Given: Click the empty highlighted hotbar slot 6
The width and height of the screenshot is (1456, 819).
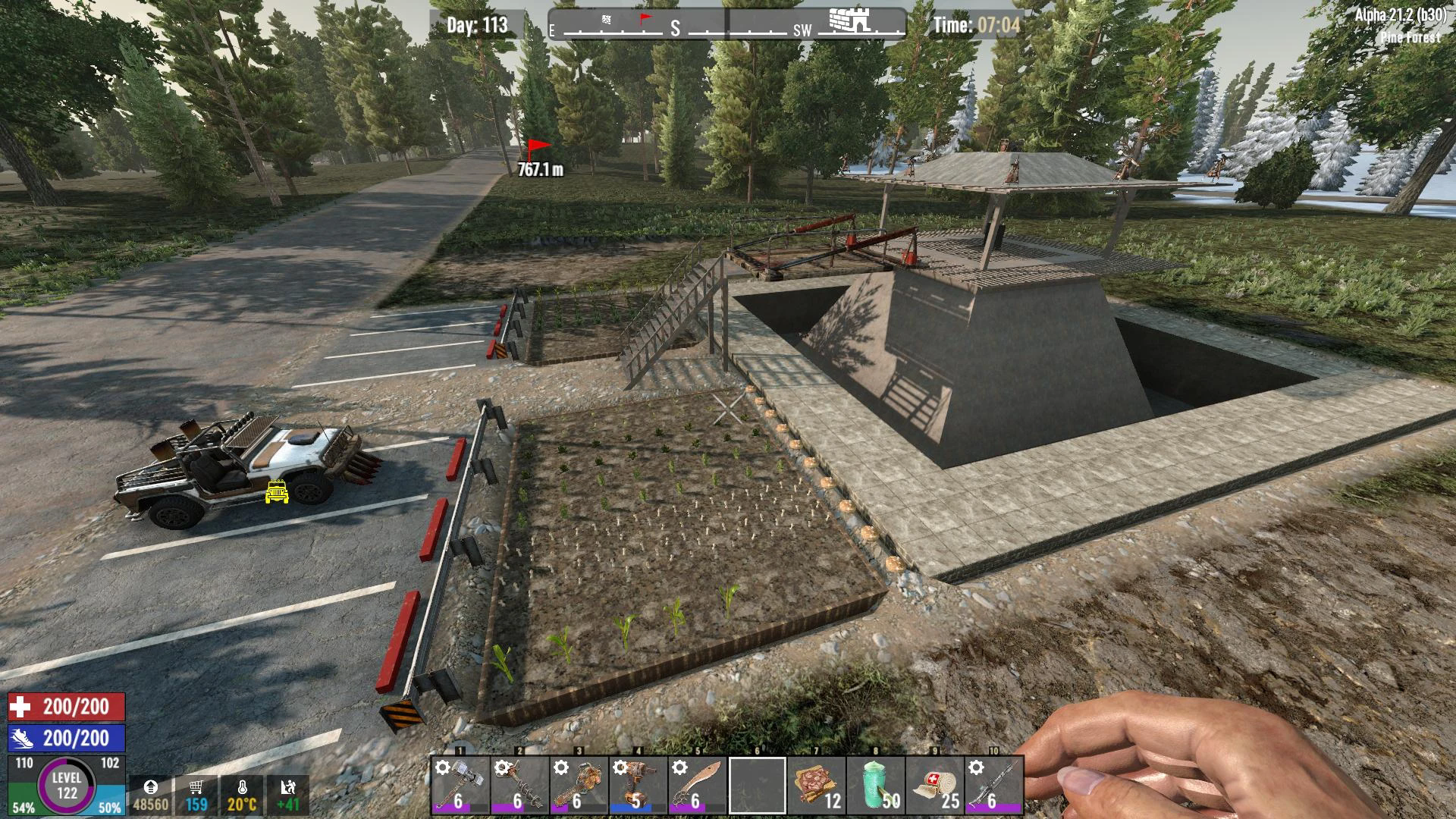Looking at the screenshot, I should (x=756, y=786).
